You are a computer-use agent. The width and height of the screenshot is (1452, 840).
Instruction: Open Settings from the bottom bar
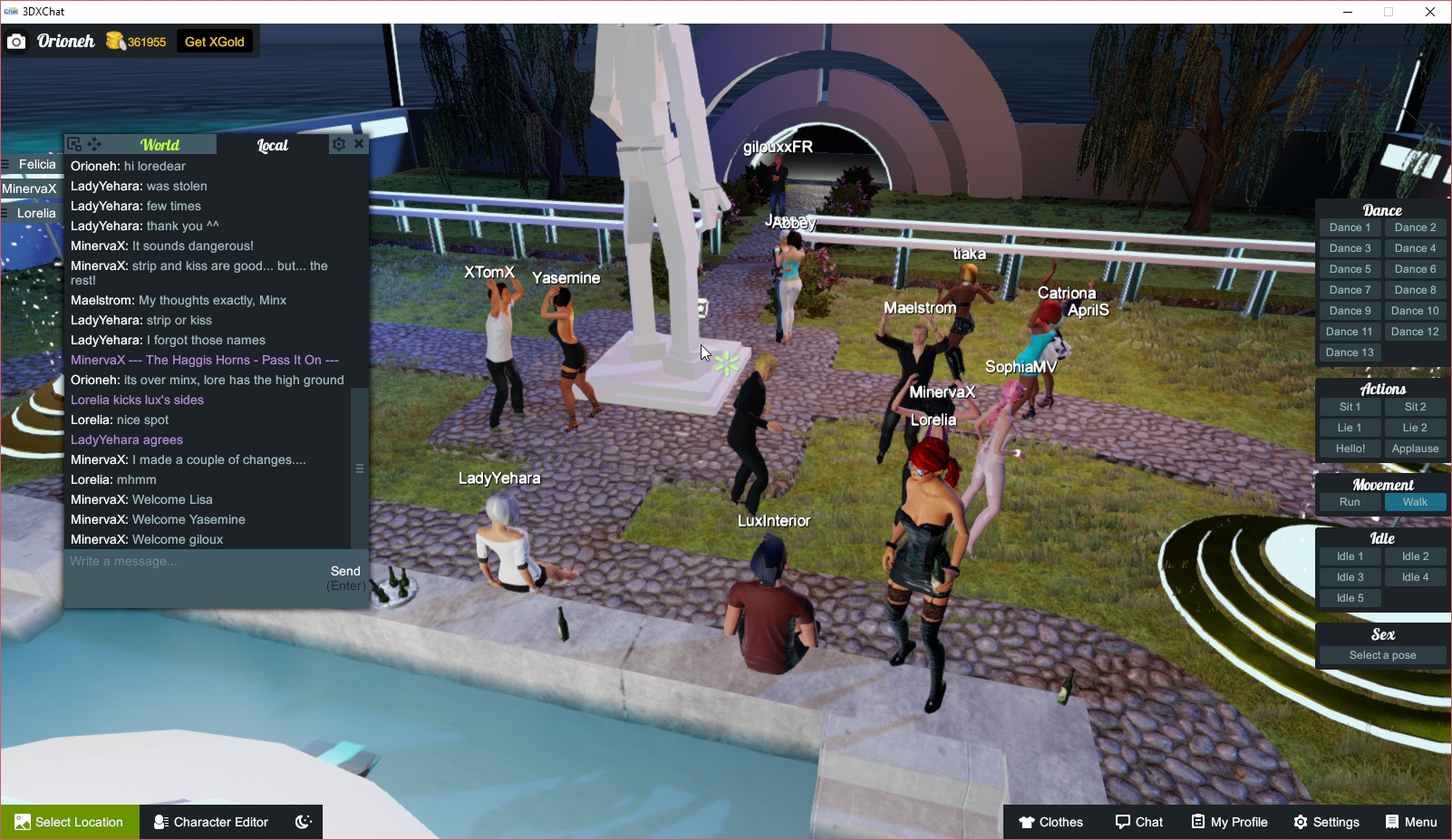pyautogui.click(x=1326, y=822)
